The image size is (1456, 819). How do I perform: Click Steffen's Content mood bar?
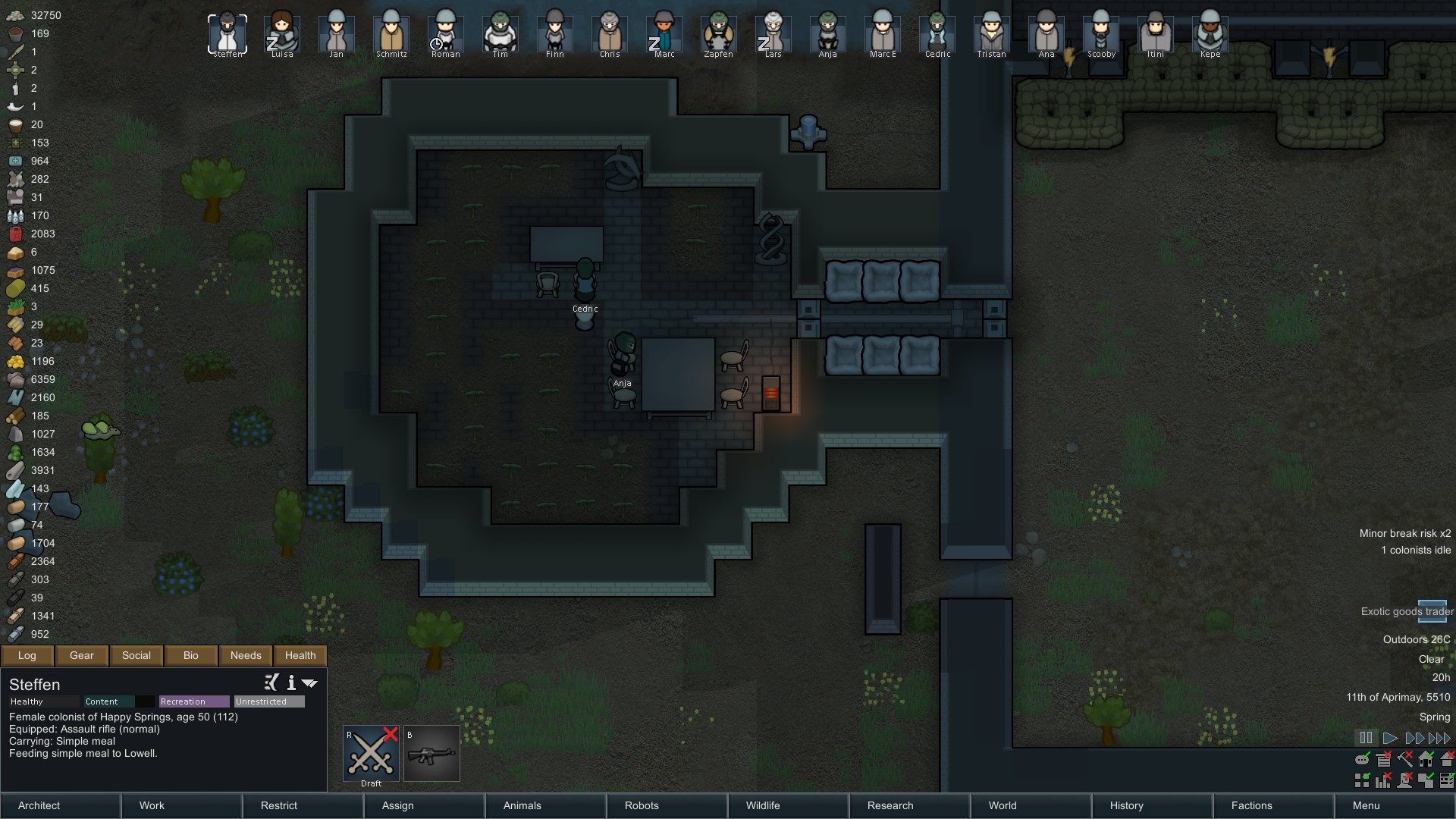pyautogui.click(x=114, y=701)
